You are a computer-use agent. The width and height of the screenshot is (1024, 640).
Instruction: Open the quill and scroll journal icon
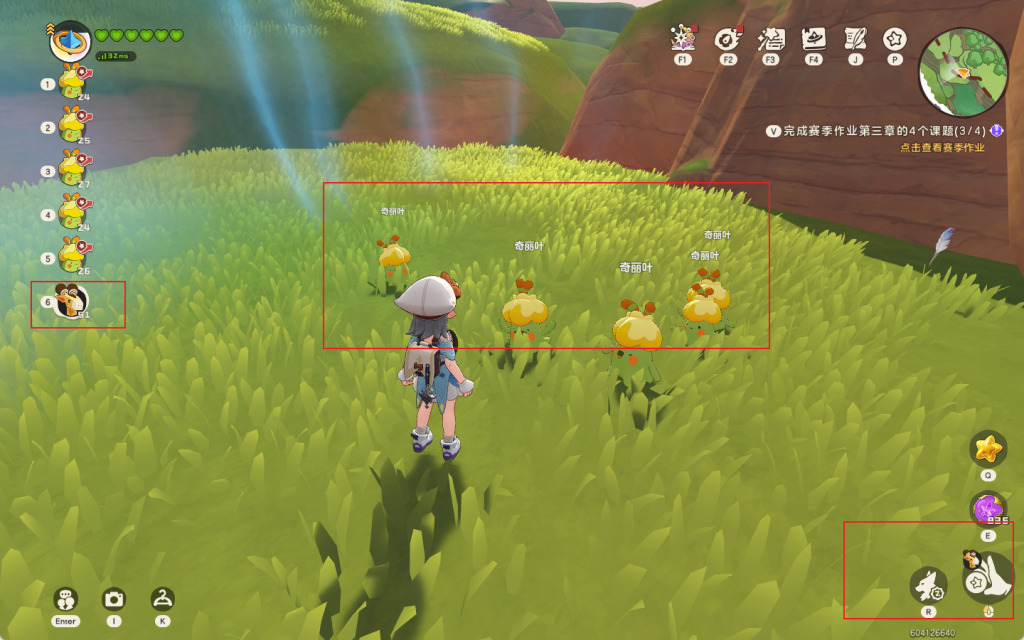click(x=855, y=39)
